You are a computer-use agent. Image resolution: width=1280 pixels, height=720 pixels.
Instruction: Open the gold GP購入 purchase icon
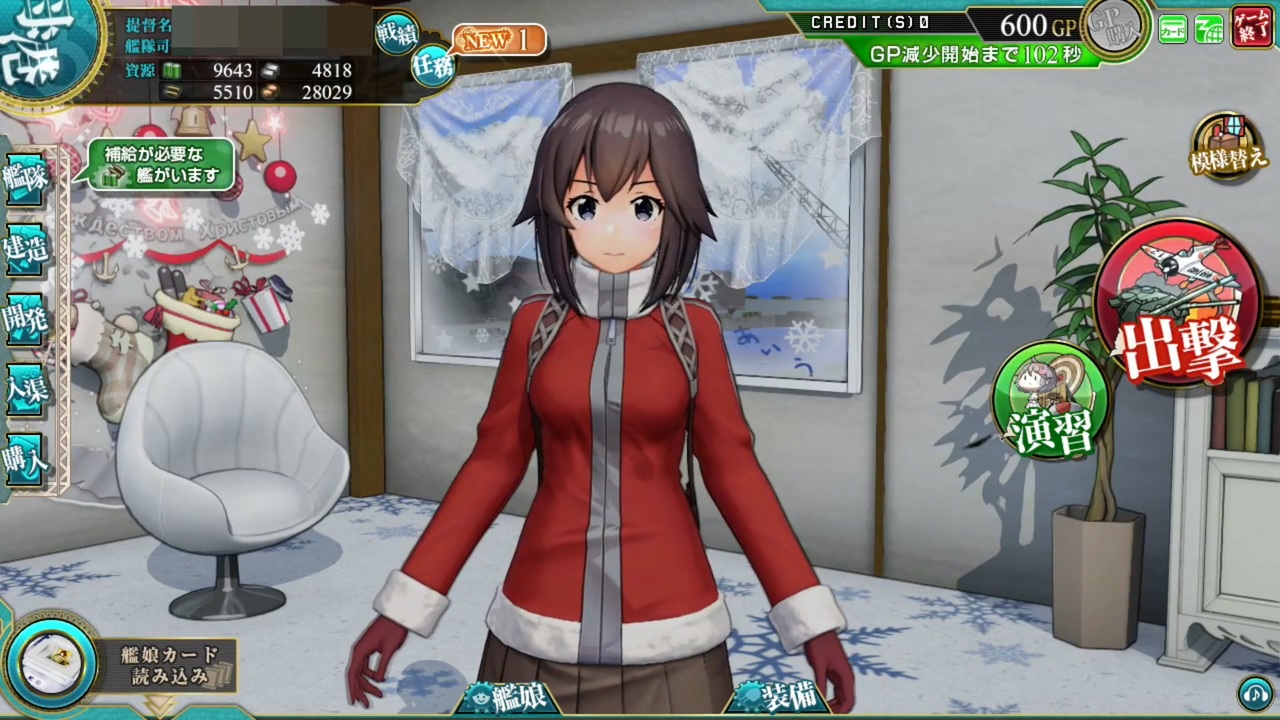point(1113,30)
